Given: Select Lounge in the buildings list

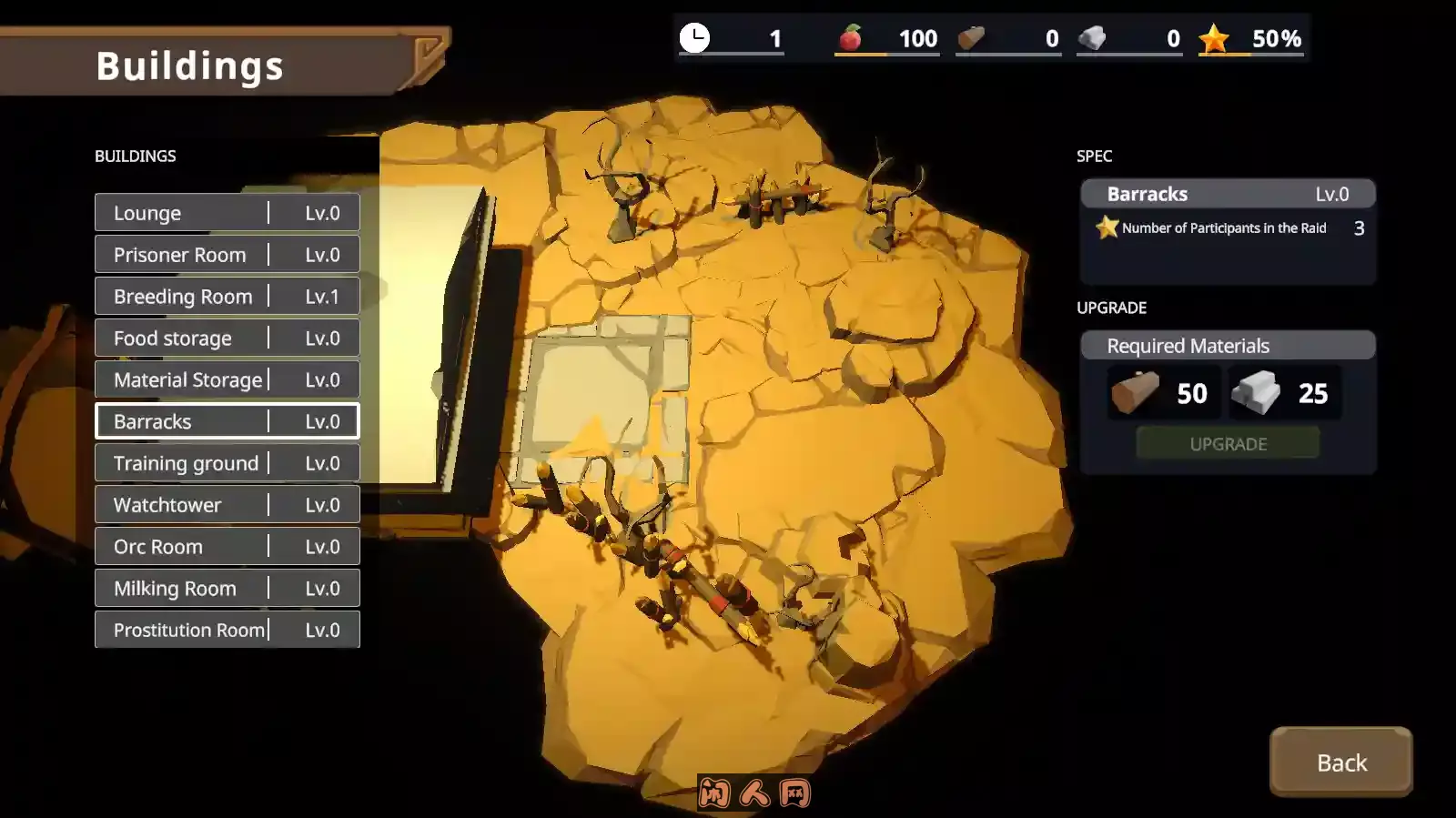Looking at the screenshot, I should coord(227,213).
